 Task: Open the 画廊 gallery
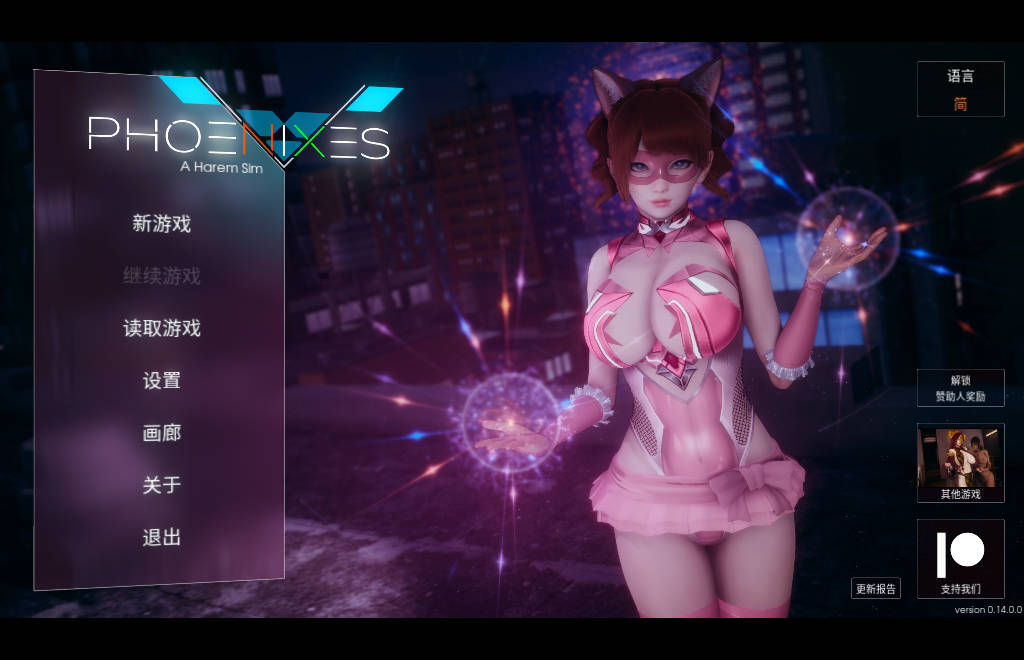tap(161, 433)
